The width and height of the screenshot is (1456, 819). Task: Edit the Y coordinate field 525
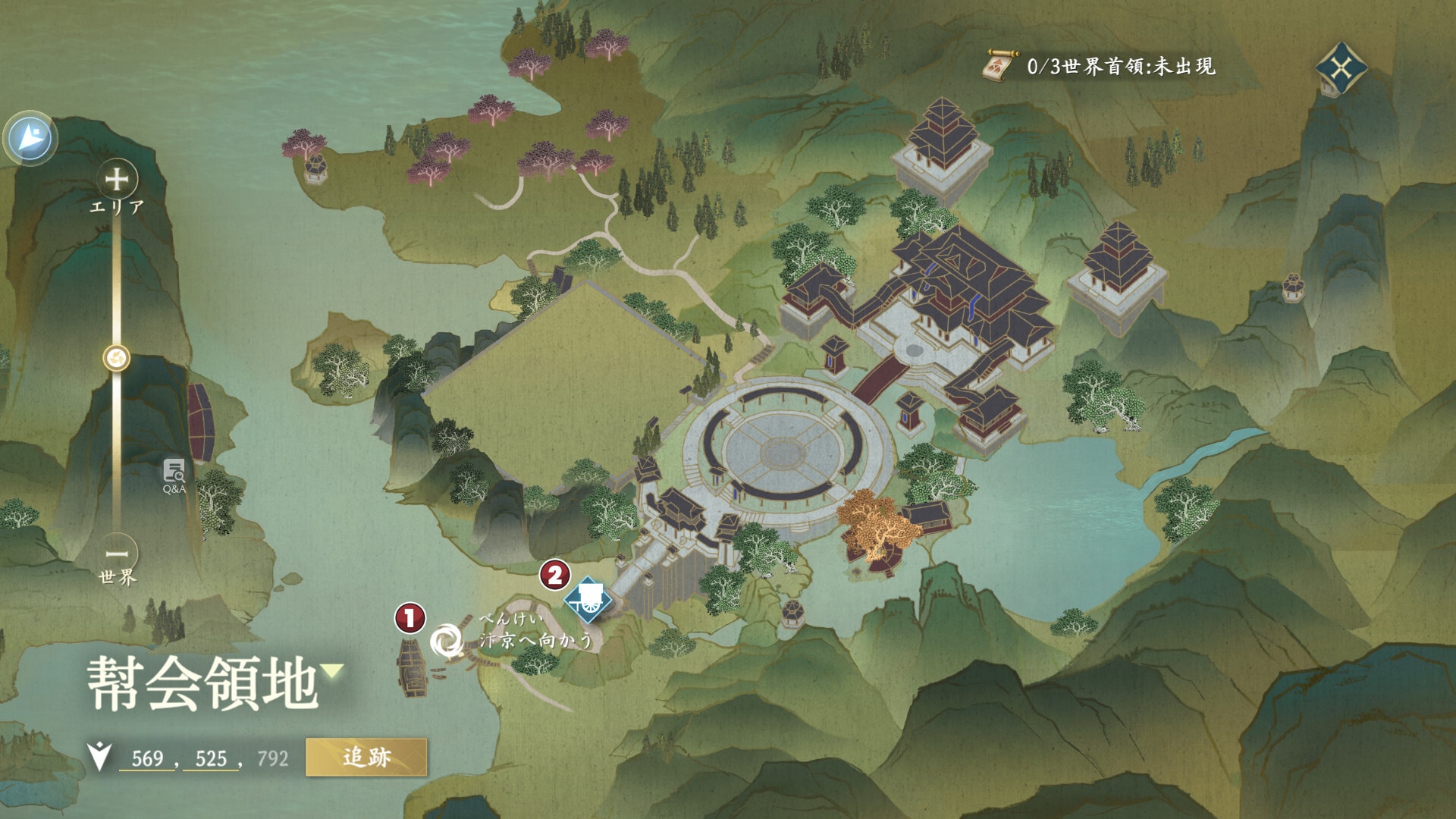(x=211, y=758)
